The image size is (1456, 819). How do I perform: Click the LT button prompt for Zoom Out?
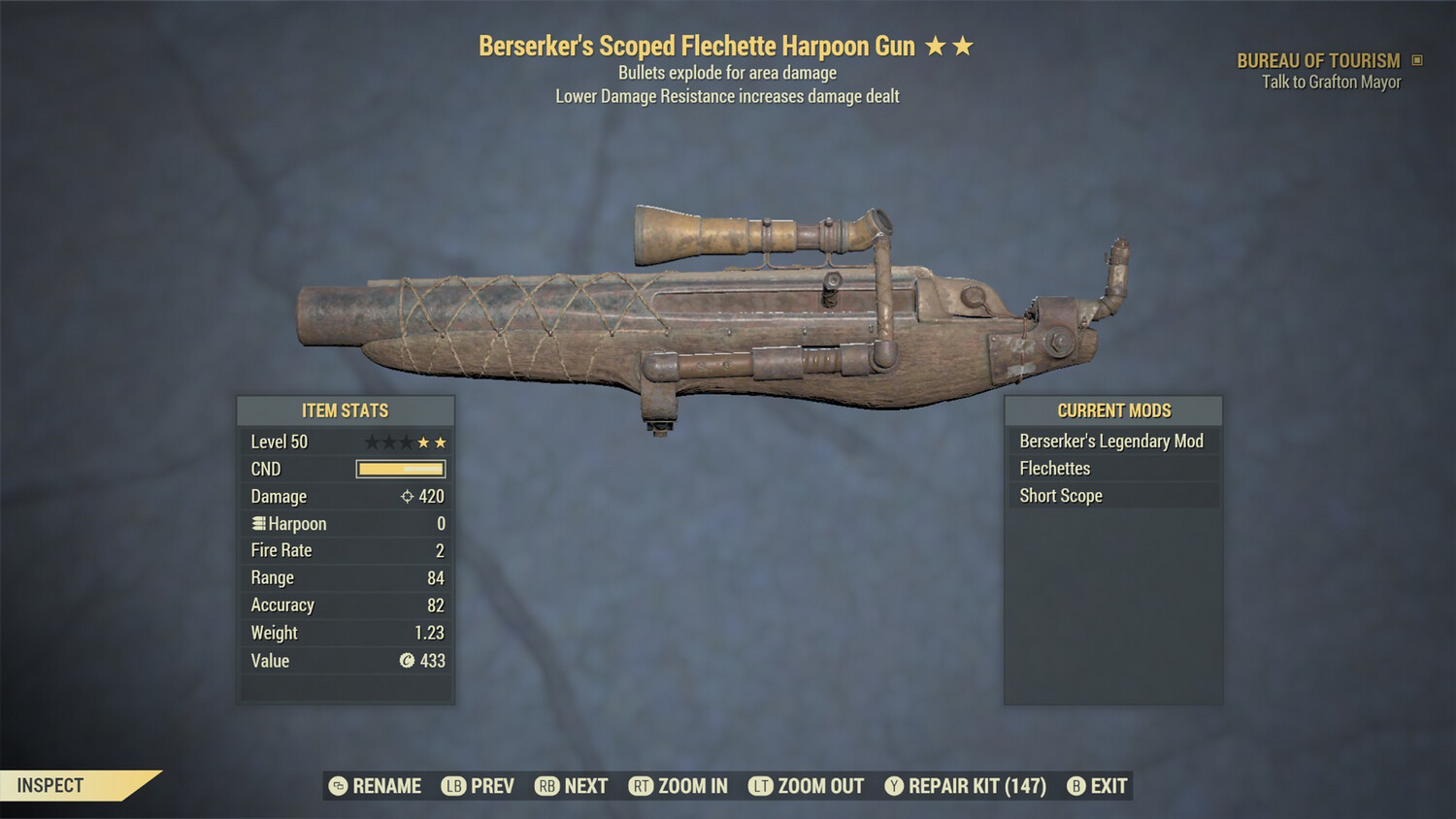(763, 786)
